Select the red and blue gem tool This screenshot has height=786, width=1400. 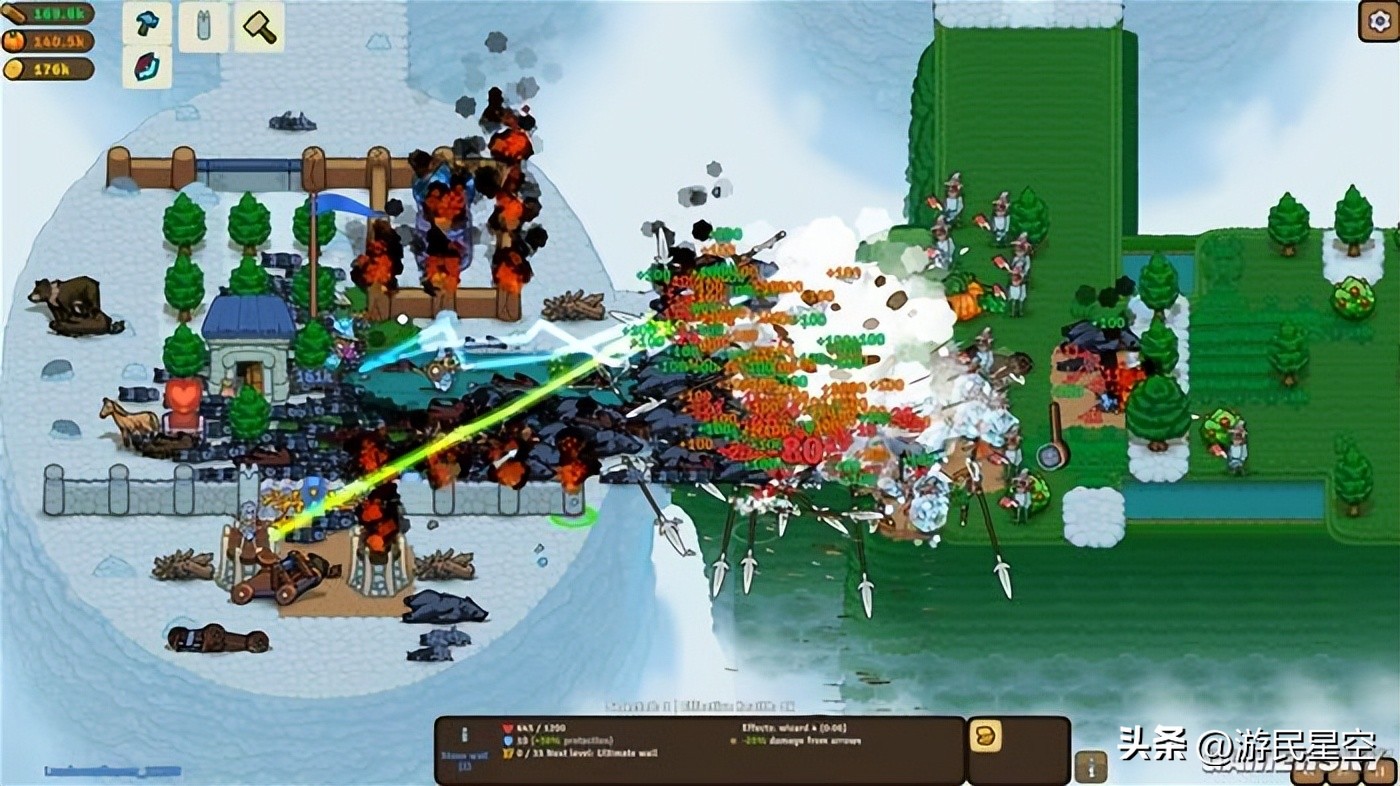point(147,67)
